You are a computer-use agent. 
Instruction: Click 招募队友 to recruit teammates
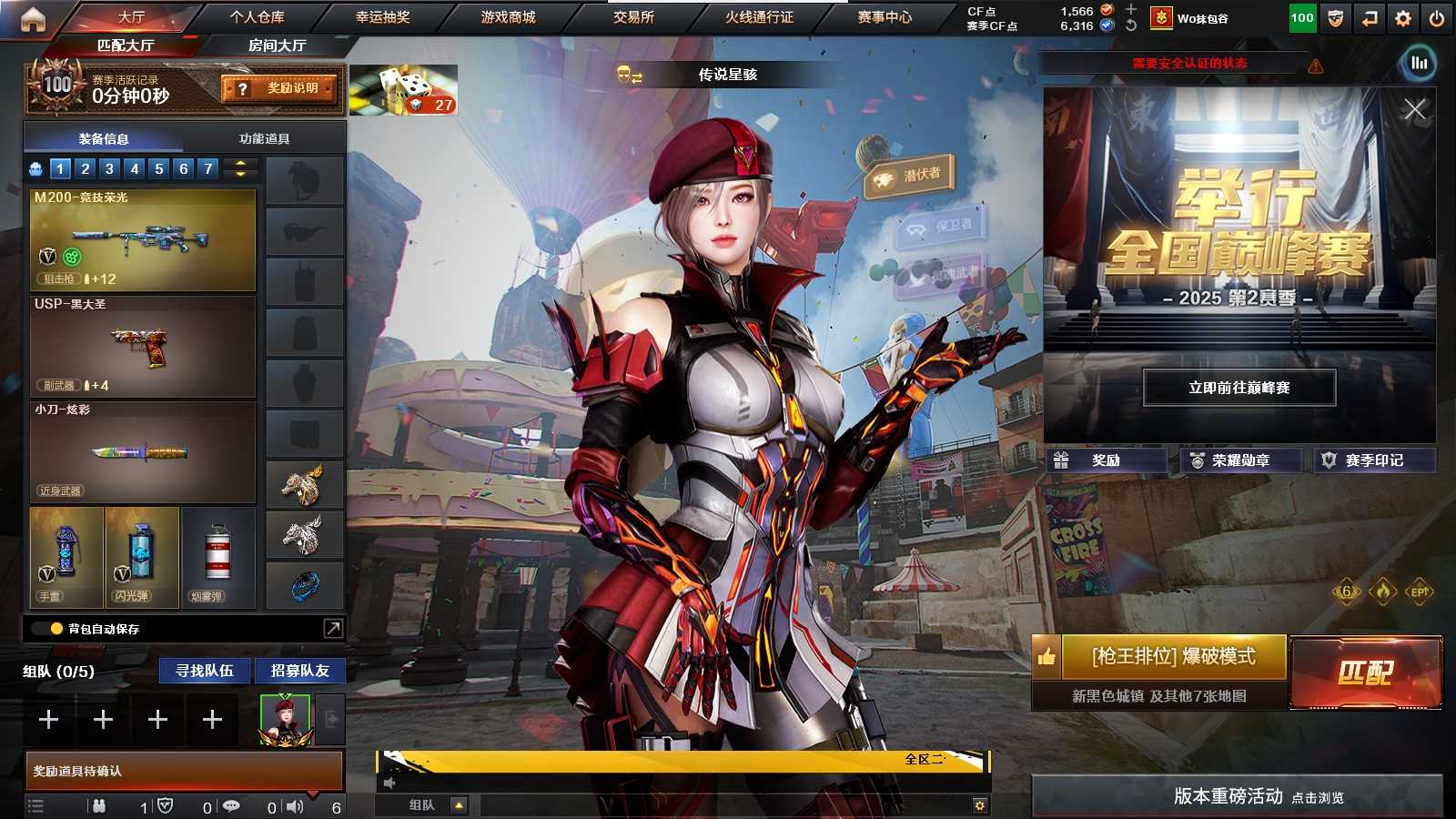click(x=299, y=671)
